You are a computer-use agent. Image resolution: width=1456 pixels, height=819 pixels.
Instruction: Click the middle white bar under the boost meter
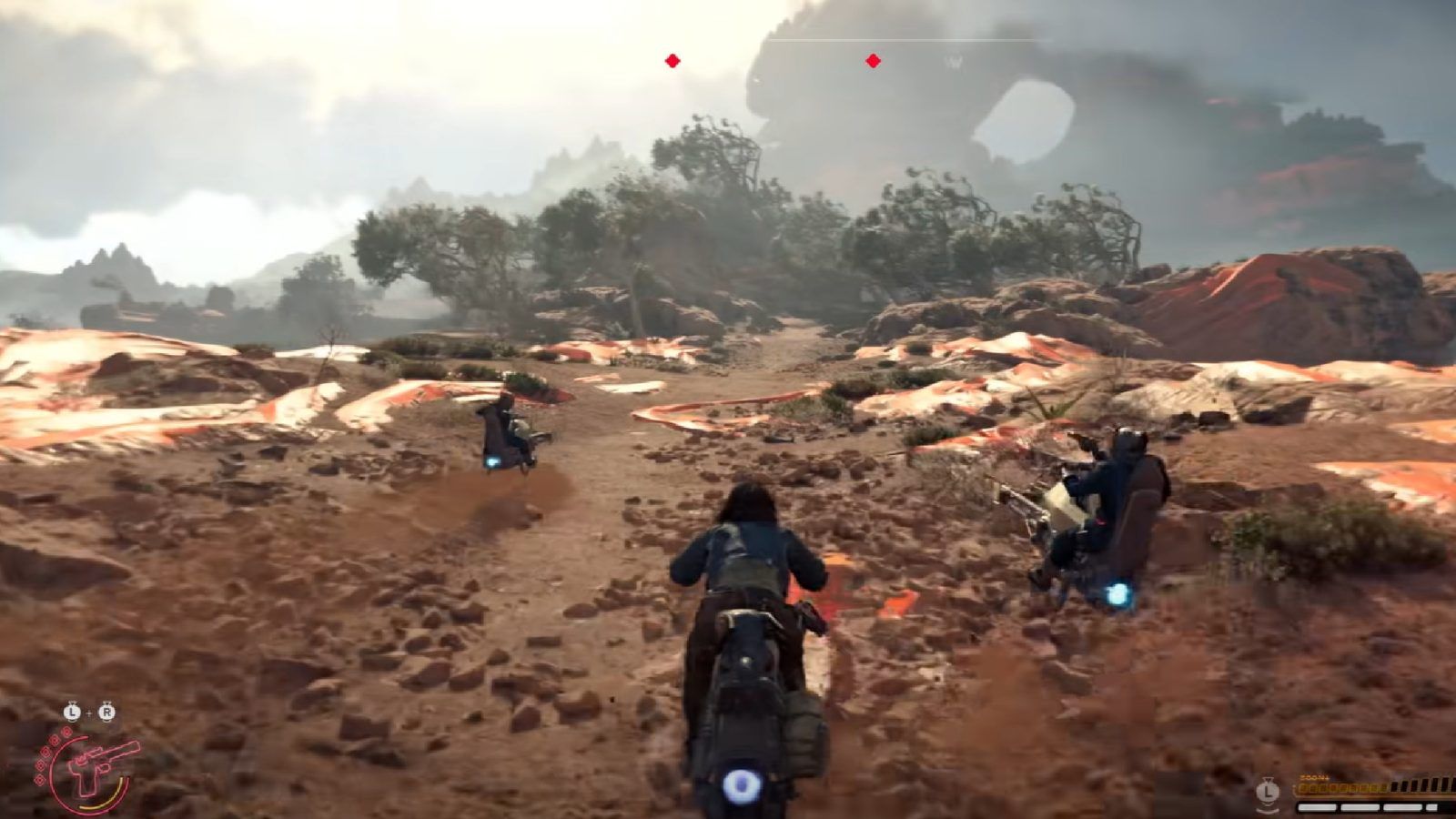(x=1360, y=807)
